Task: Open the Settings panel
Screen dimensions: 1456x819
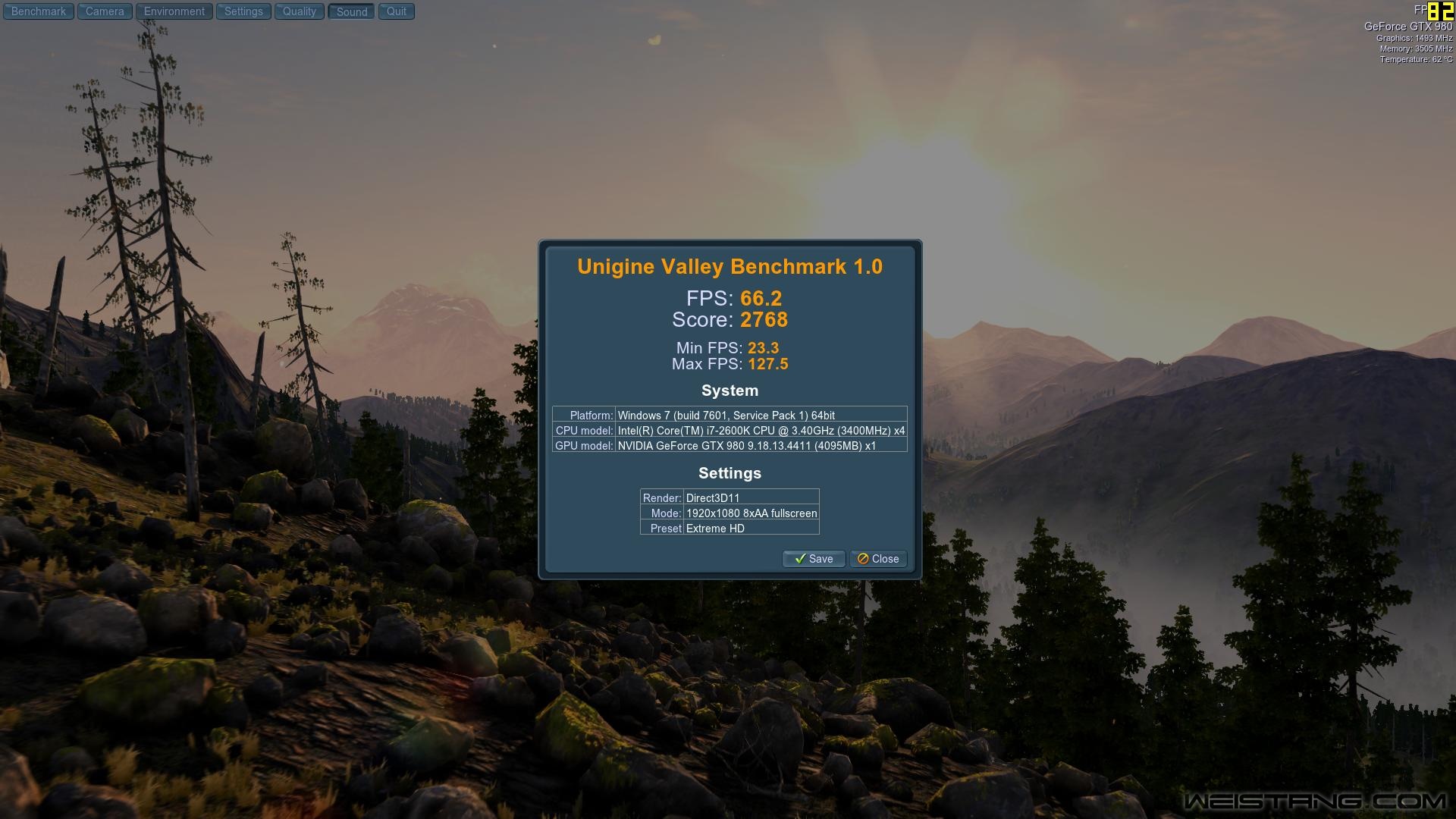Action: 243,11
